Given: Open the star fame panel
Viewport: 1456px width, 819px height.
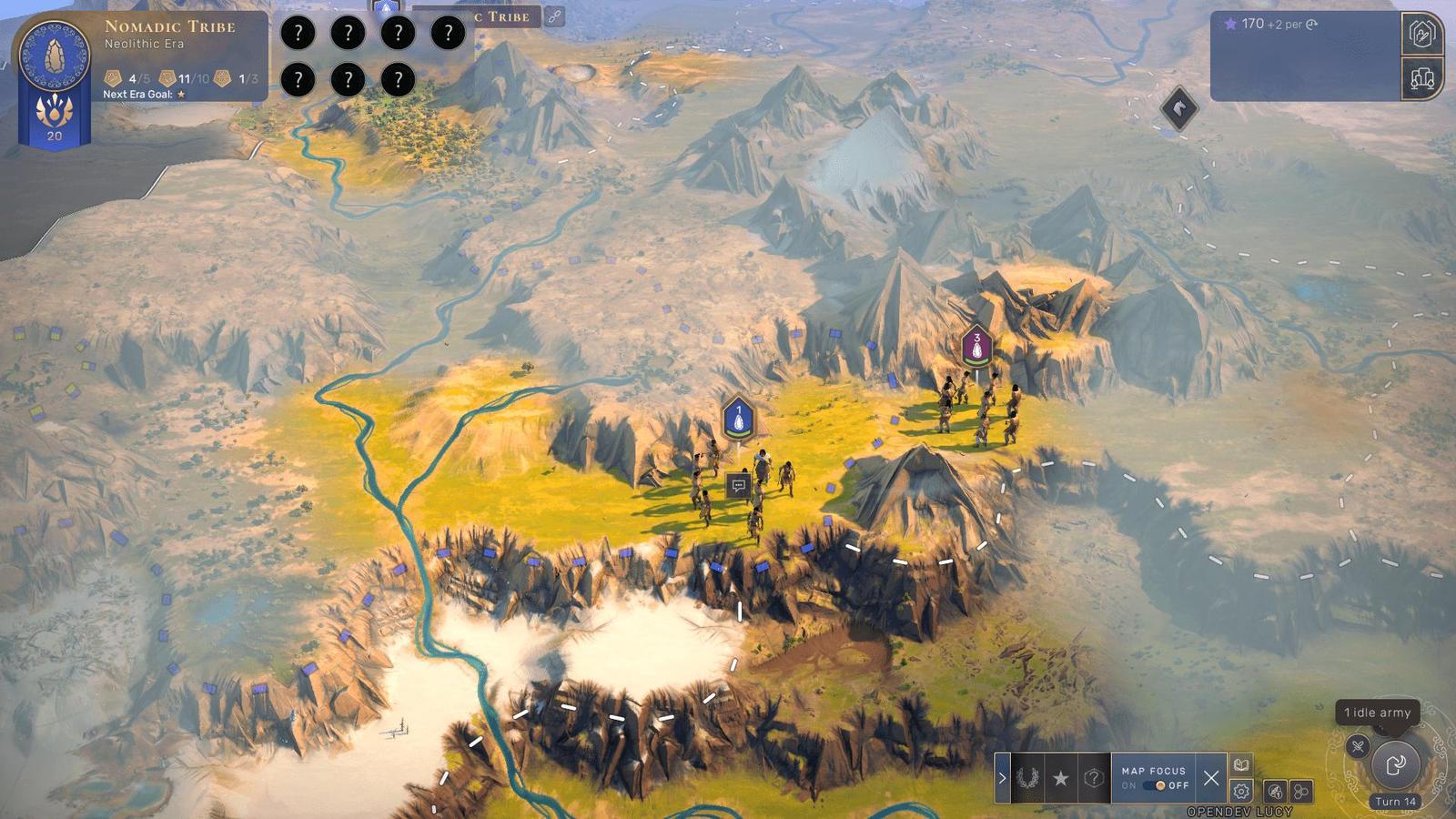Looking at the screenshot, I should tap(1060, 778).
